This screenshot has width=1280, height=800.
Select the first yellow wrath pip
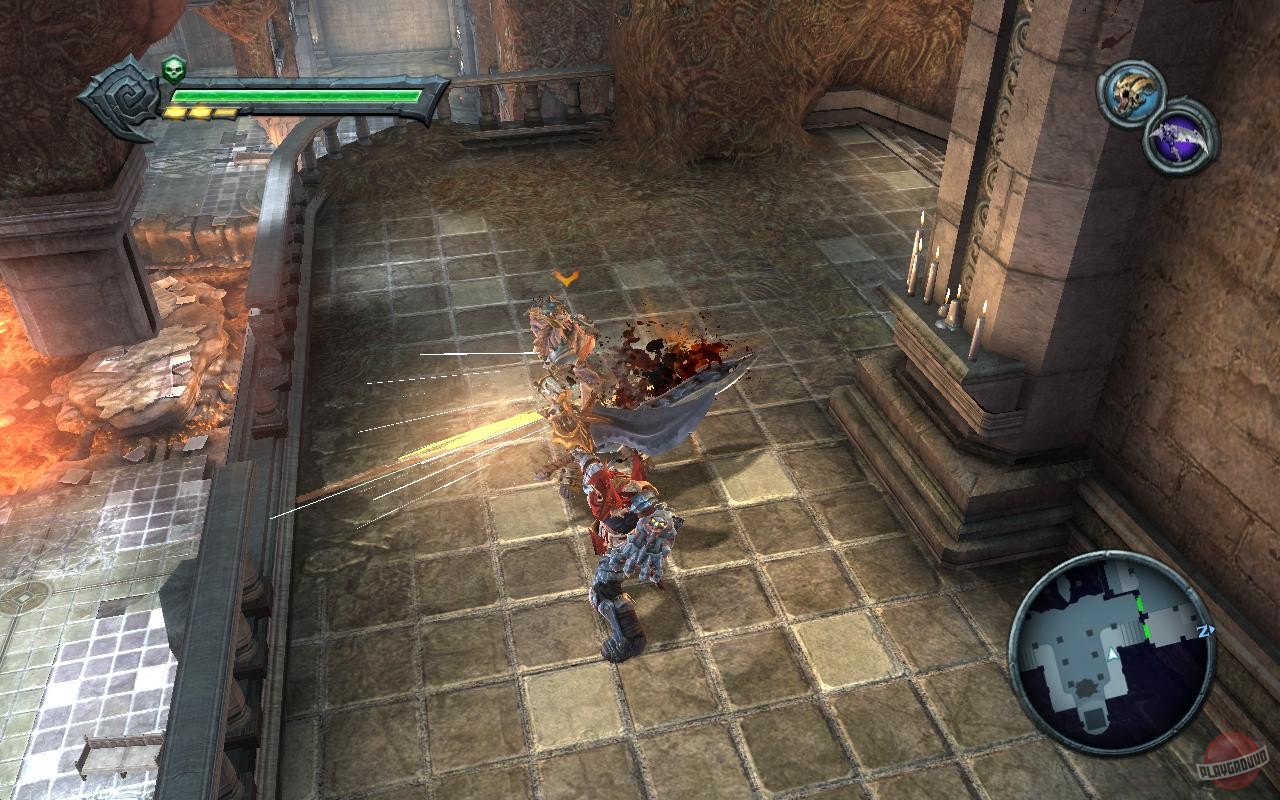(176, 112)
